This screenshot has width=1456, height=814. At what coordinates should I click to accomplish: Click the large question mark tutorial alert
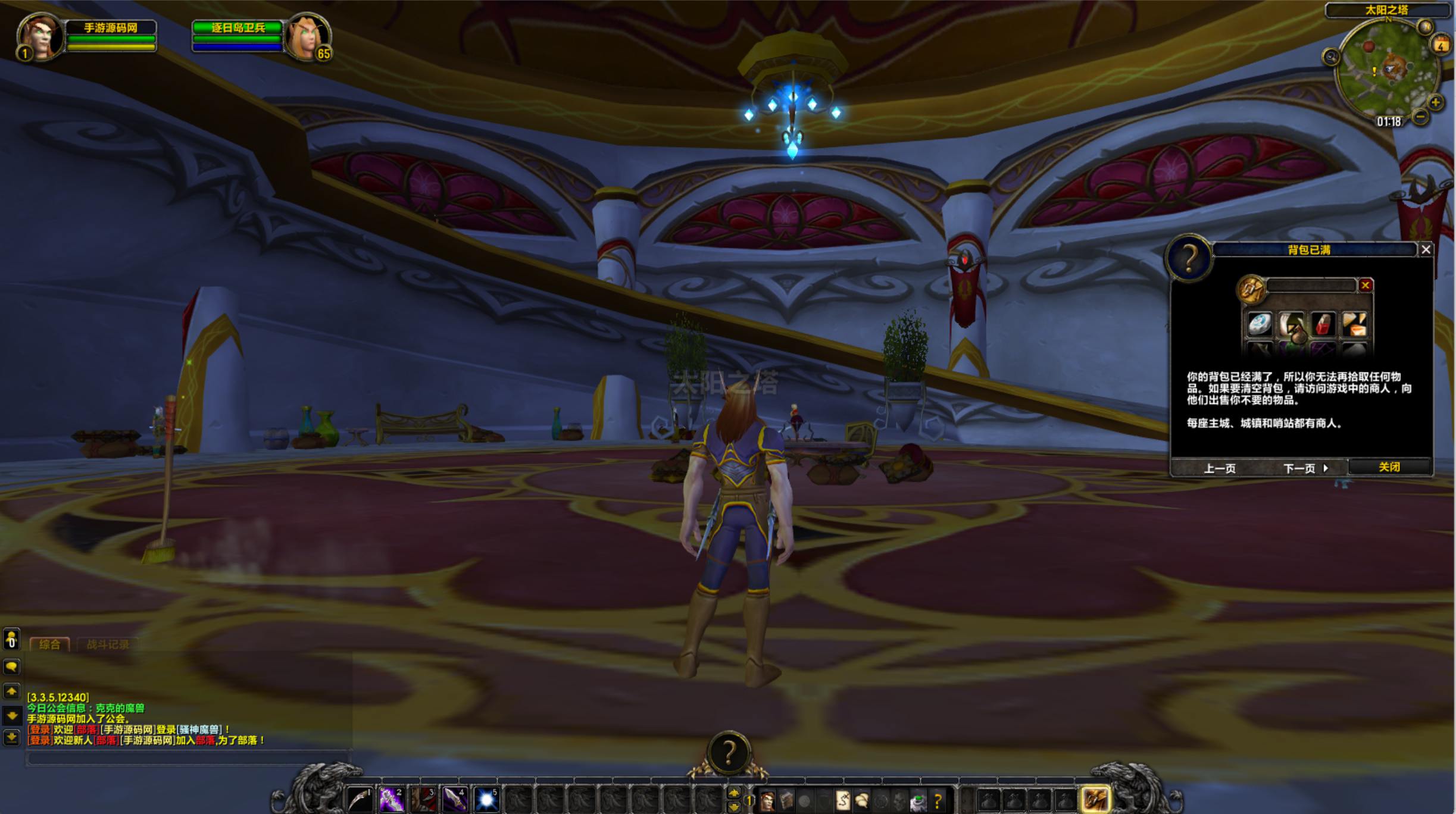(729, 753)
